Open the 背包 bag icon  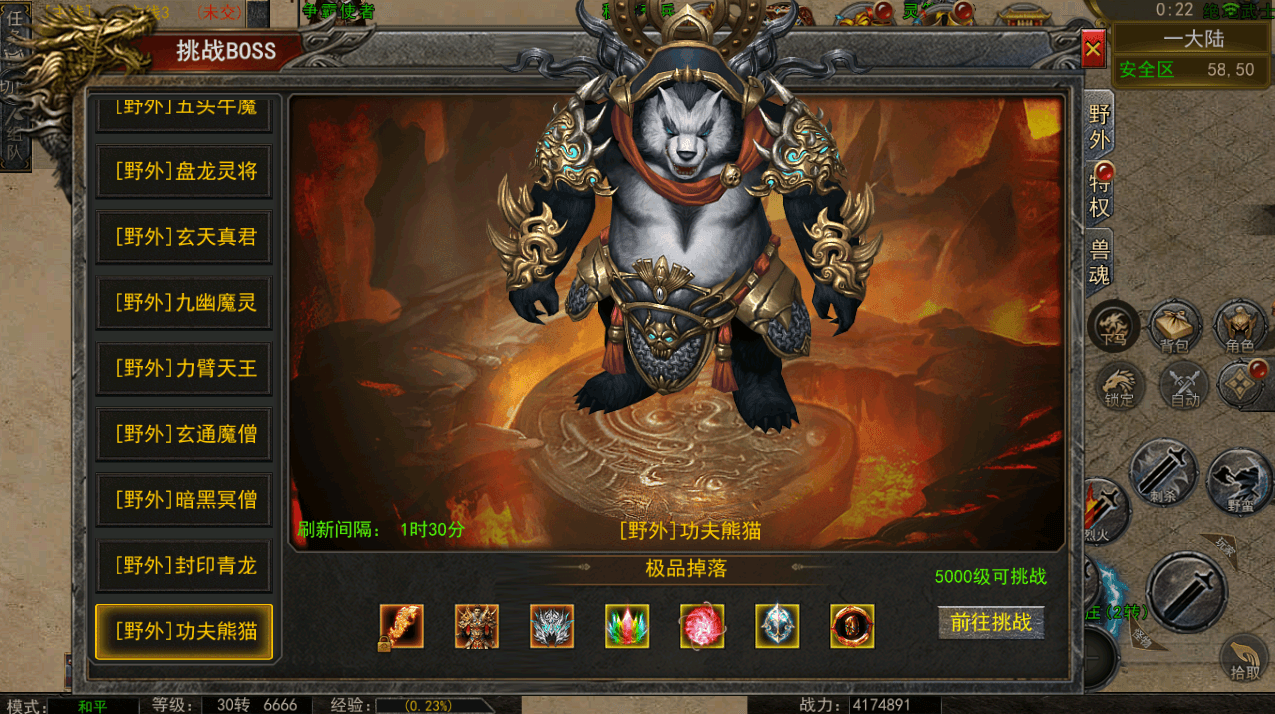click(x=1174, y=327)
